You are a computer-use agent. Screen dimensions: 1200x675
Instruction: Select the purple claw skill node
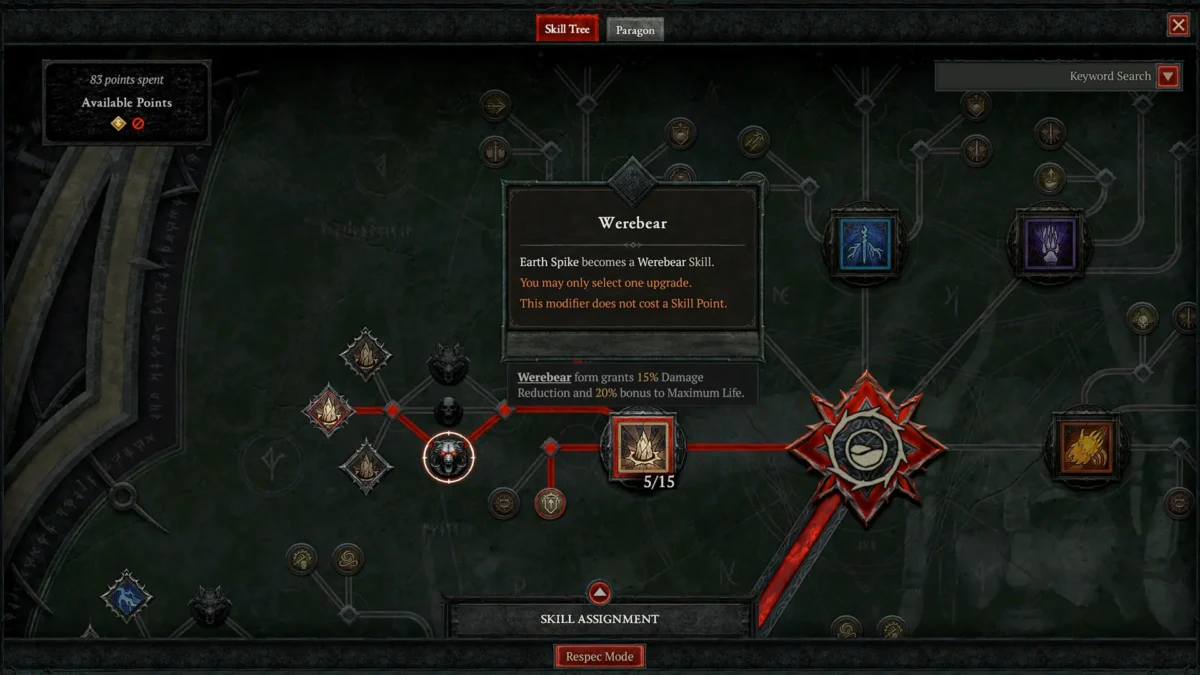pyautogui.click(x=1048, y=243)
